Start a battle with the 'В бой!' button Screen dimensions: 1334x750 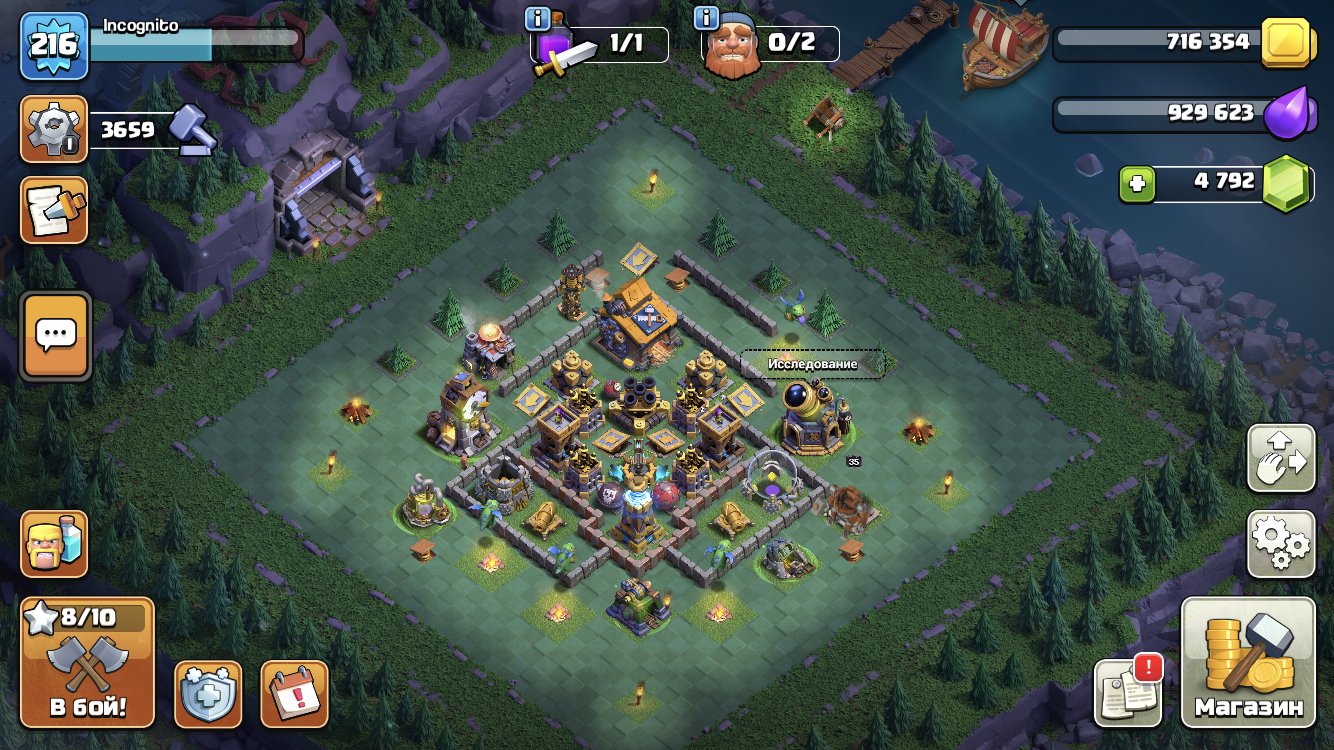pos(87,662)
